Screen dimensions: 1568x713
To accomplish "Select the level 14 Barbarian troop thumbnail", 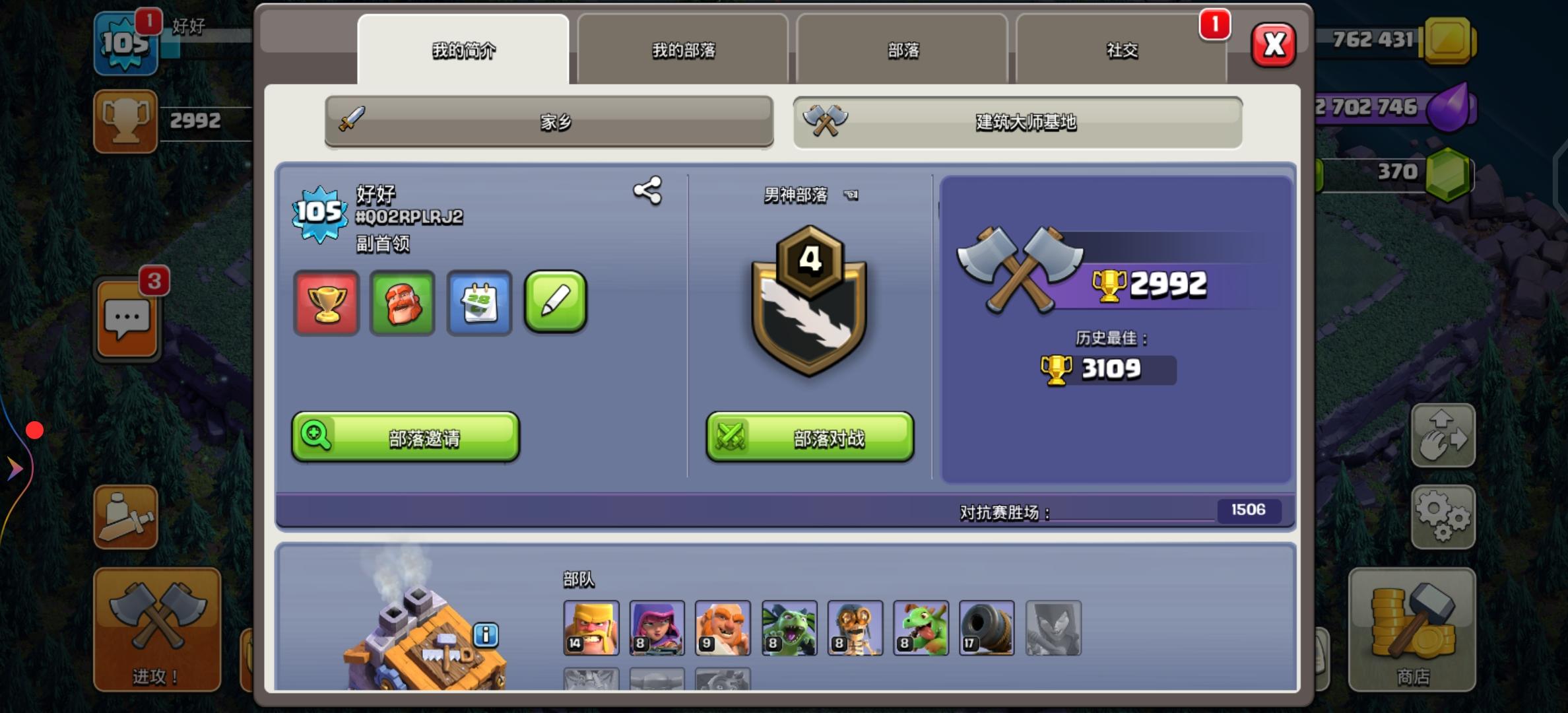I will coord(591,628).
